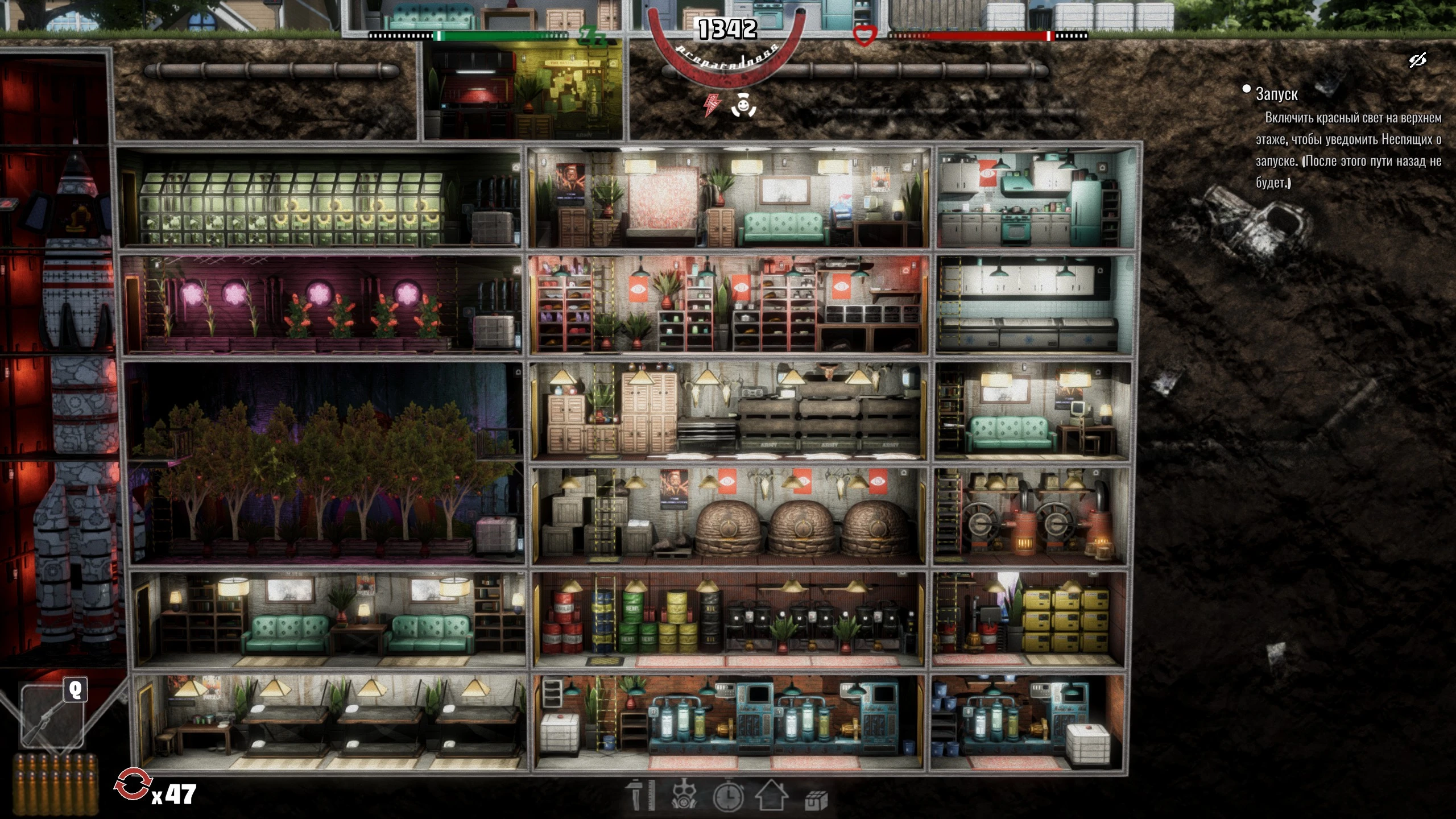Click the bullet circle beside the Запуск quest
Viewport: 1456px width, 819px height.
point(1246,90)
